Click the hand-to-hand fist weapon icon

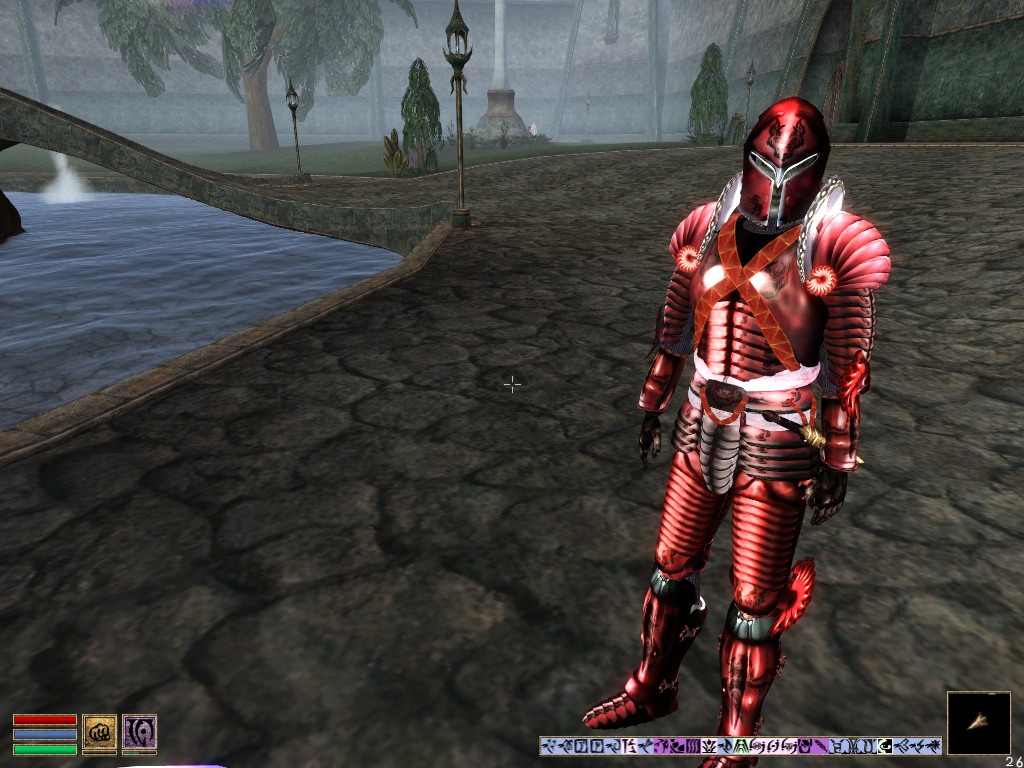99,733
